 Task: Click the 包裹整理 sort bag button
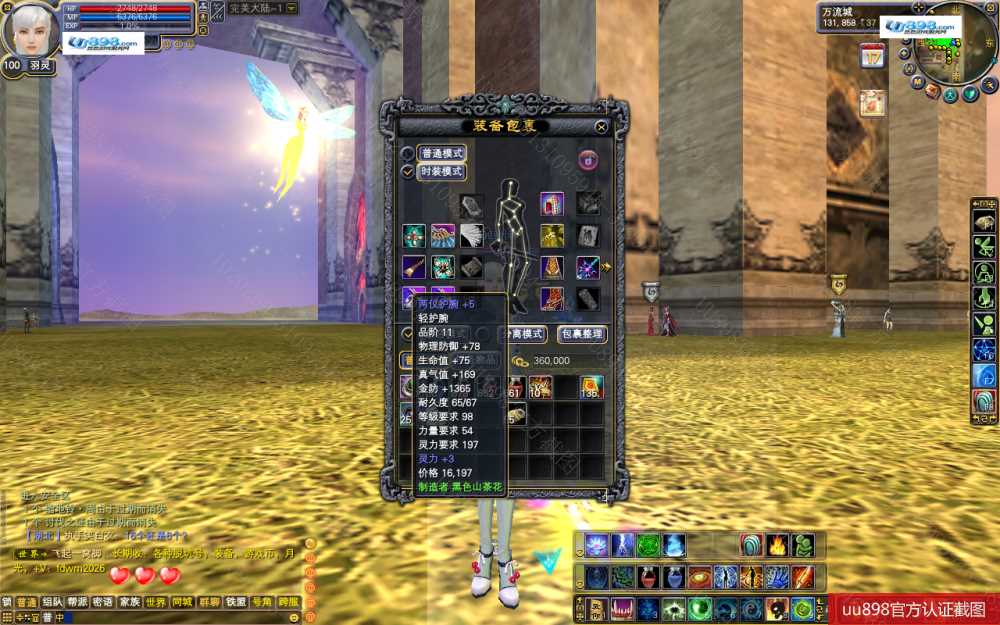pyautogui.click(x=582, y=334)
